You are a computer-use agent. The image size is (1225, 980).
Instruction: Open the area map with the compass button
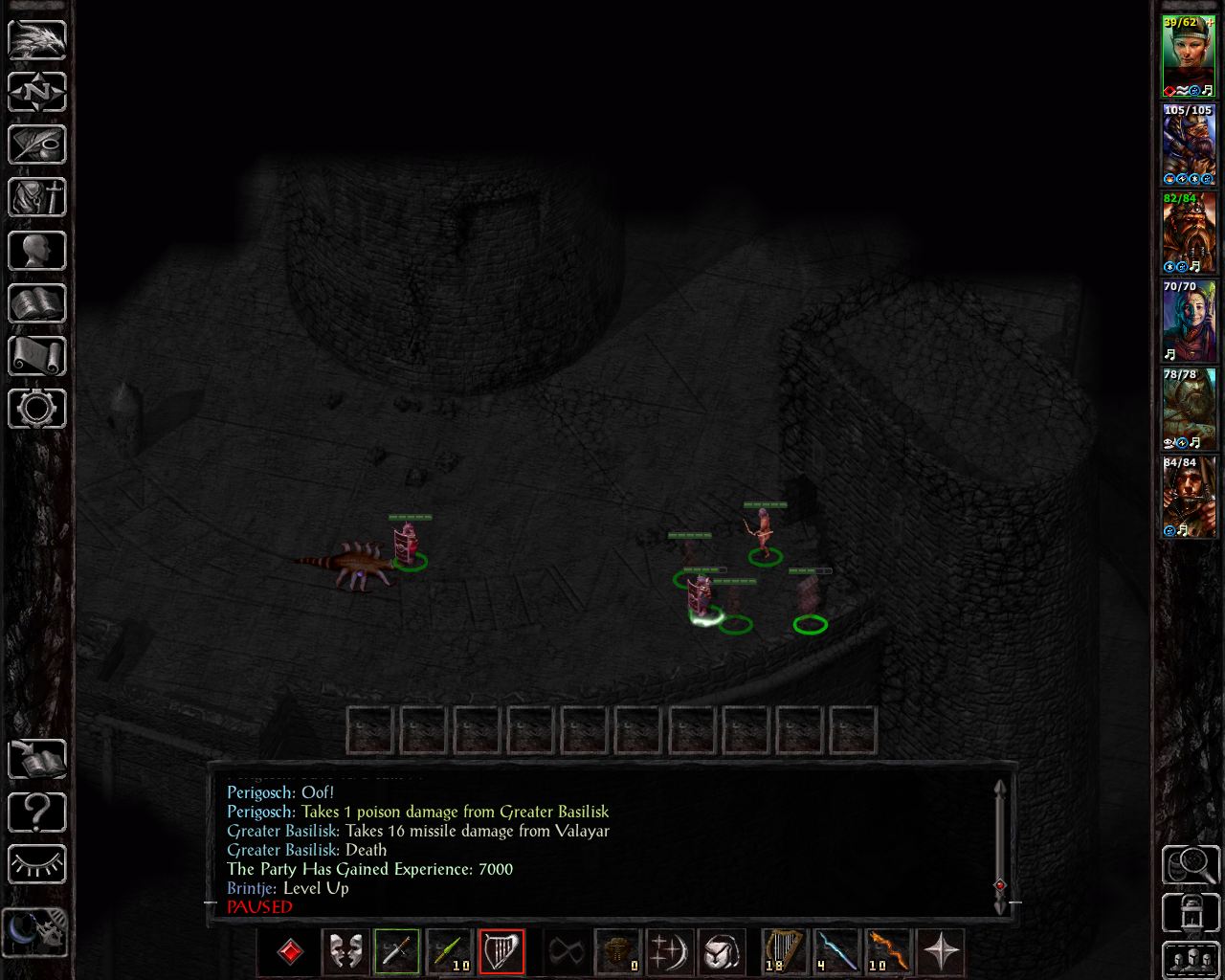click(x=37, y=92)
